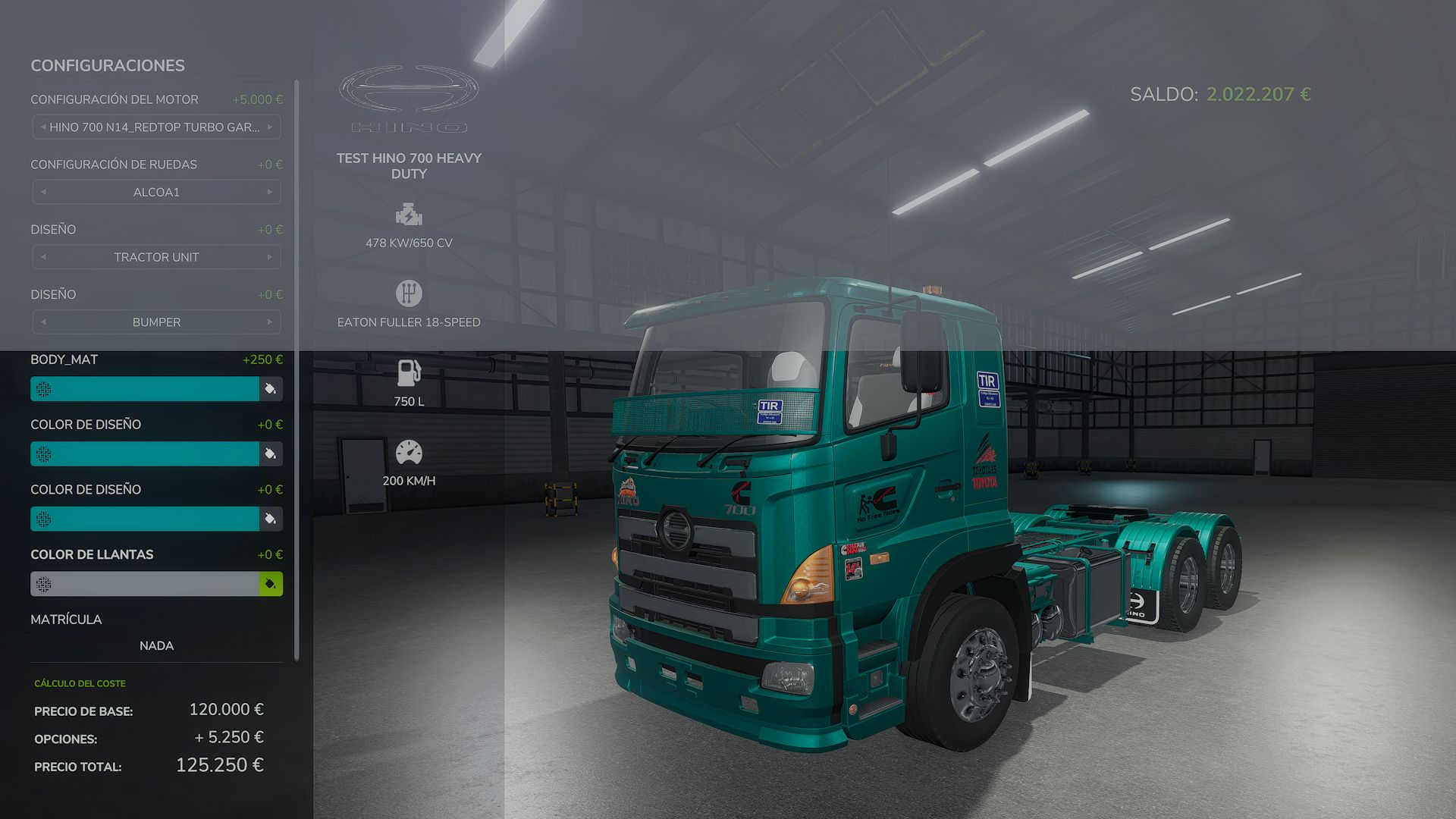This screenshot has width=1456, height=819.
Task: Advance to next CONFIGURACIÓN DEL MOTOR option
Action: 271,127
